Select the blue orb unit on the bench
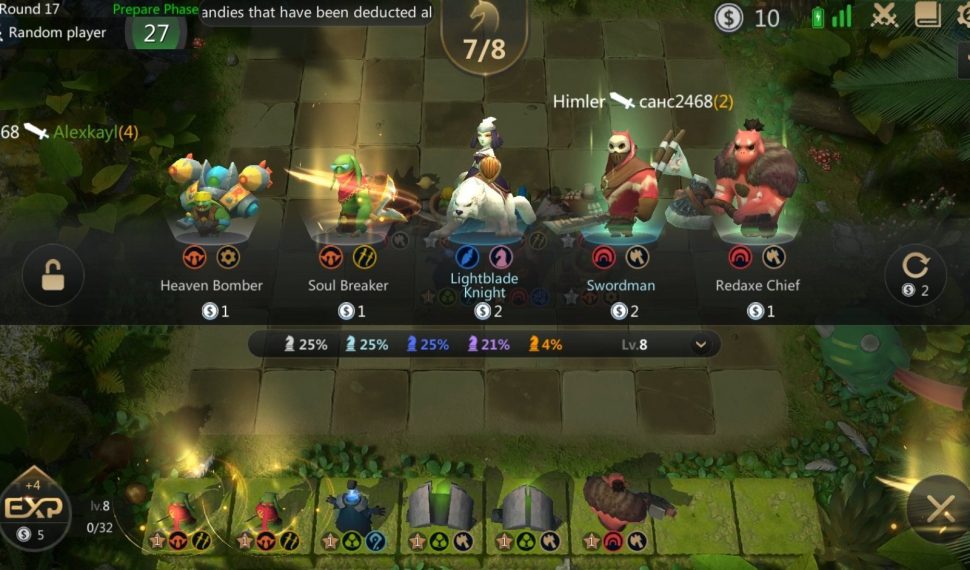Screen dimensions: 970x570 [357, 508]
